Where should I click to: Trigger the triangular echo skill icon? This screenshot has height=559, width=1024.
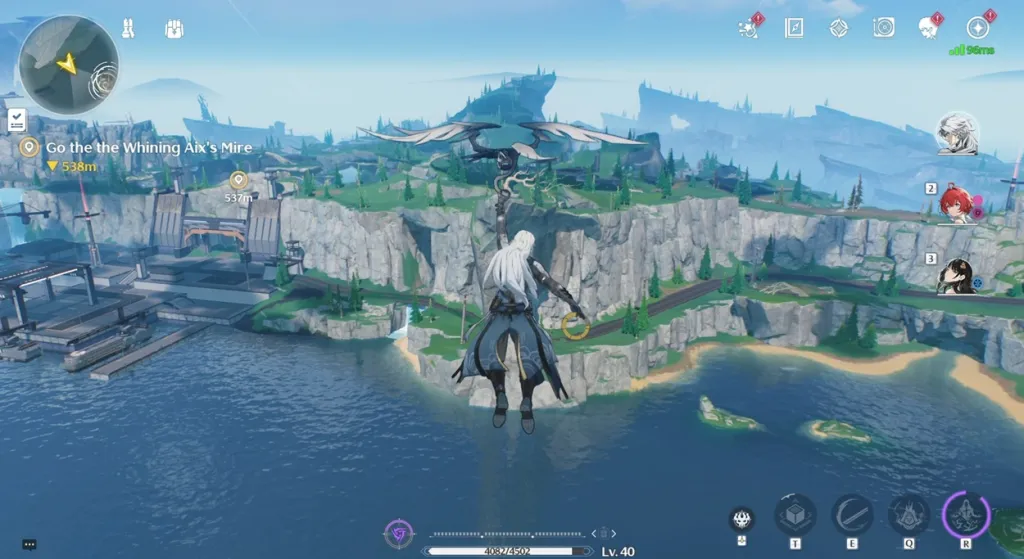click(909, 514)
